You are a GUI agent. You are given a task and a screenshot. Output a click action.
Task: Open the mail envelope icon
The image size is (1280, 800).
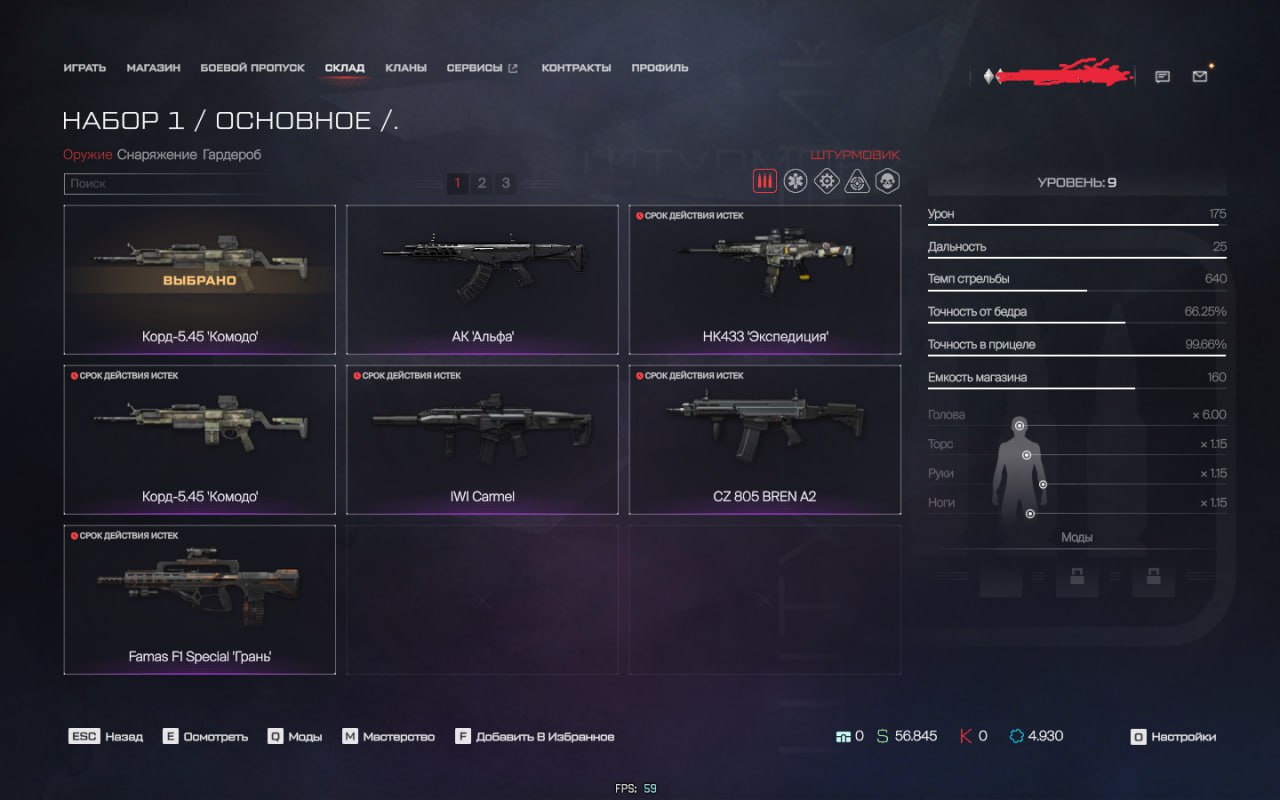click(x=1200, y=76)
